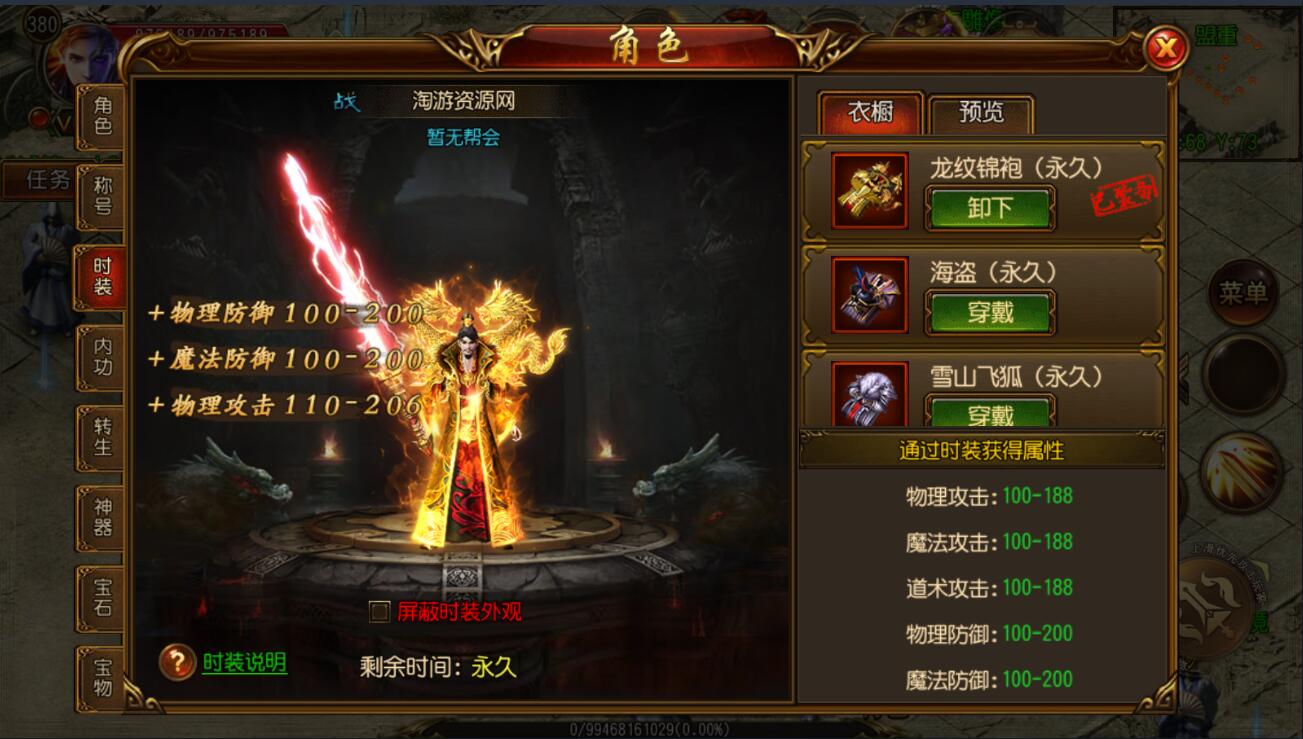Open the 时装说明 help link
Screen dimensions: 1303x739
pos(244,662)
